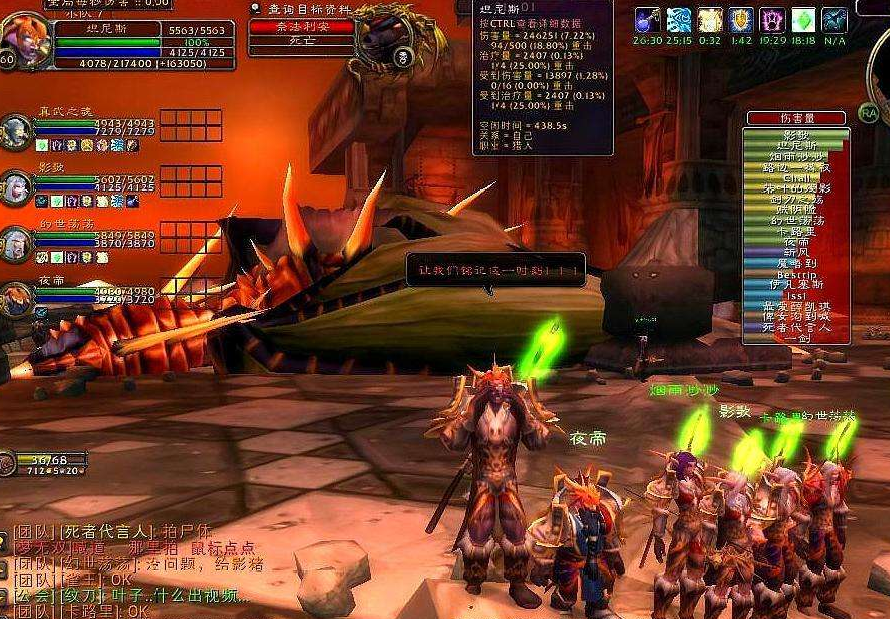The image size is (890, 619).
Task: Click player name 死者代言人 in chat
Action: pos(108,531)
